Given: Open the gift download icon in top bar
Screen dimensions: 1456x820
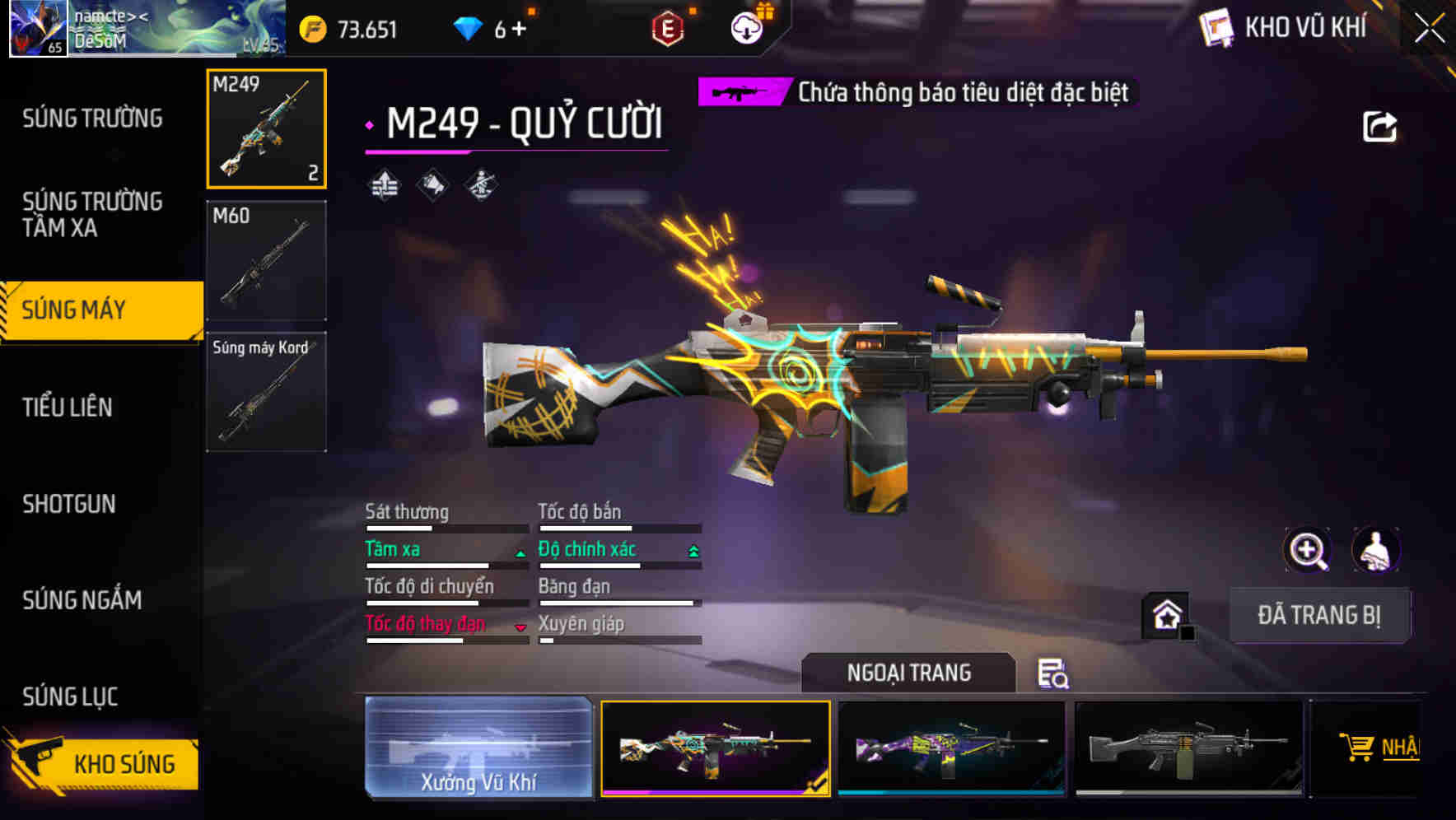Looking at the screenshot, I should (745, 29).
